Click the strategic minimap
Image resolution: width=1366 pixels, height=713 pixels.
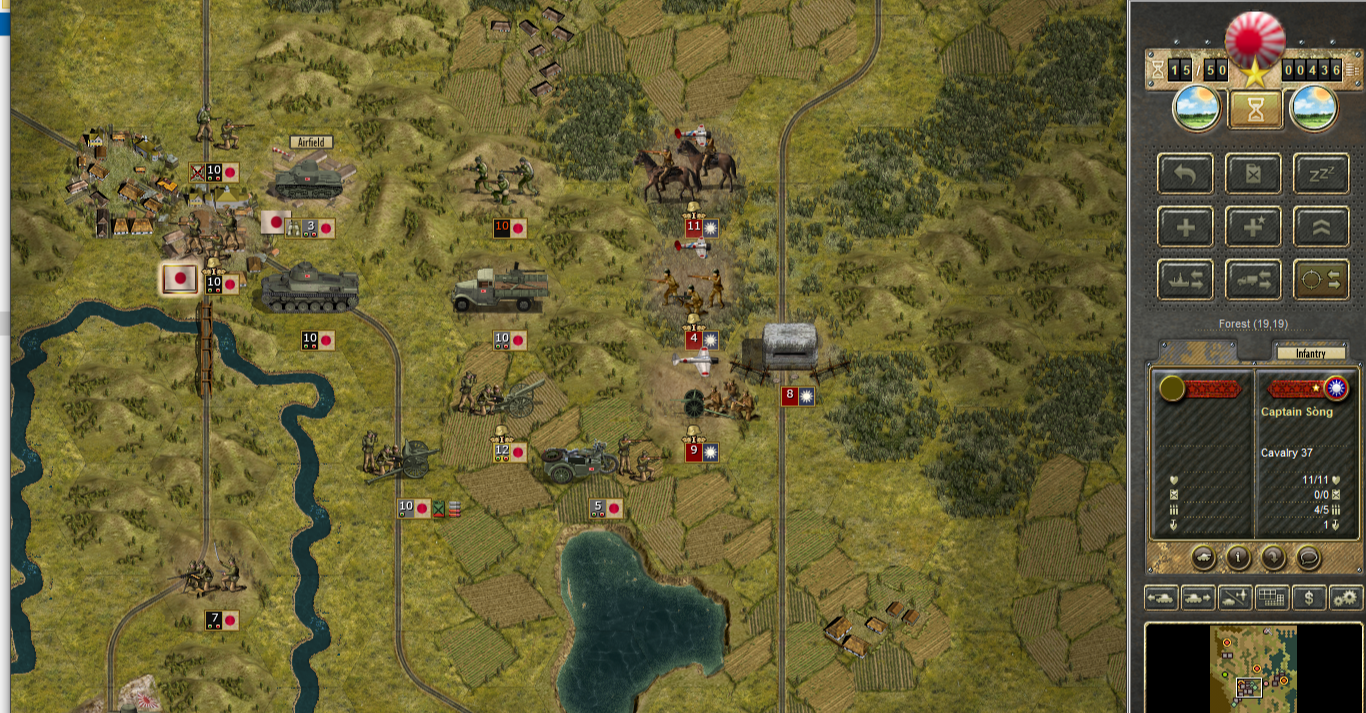[1253, 667]
